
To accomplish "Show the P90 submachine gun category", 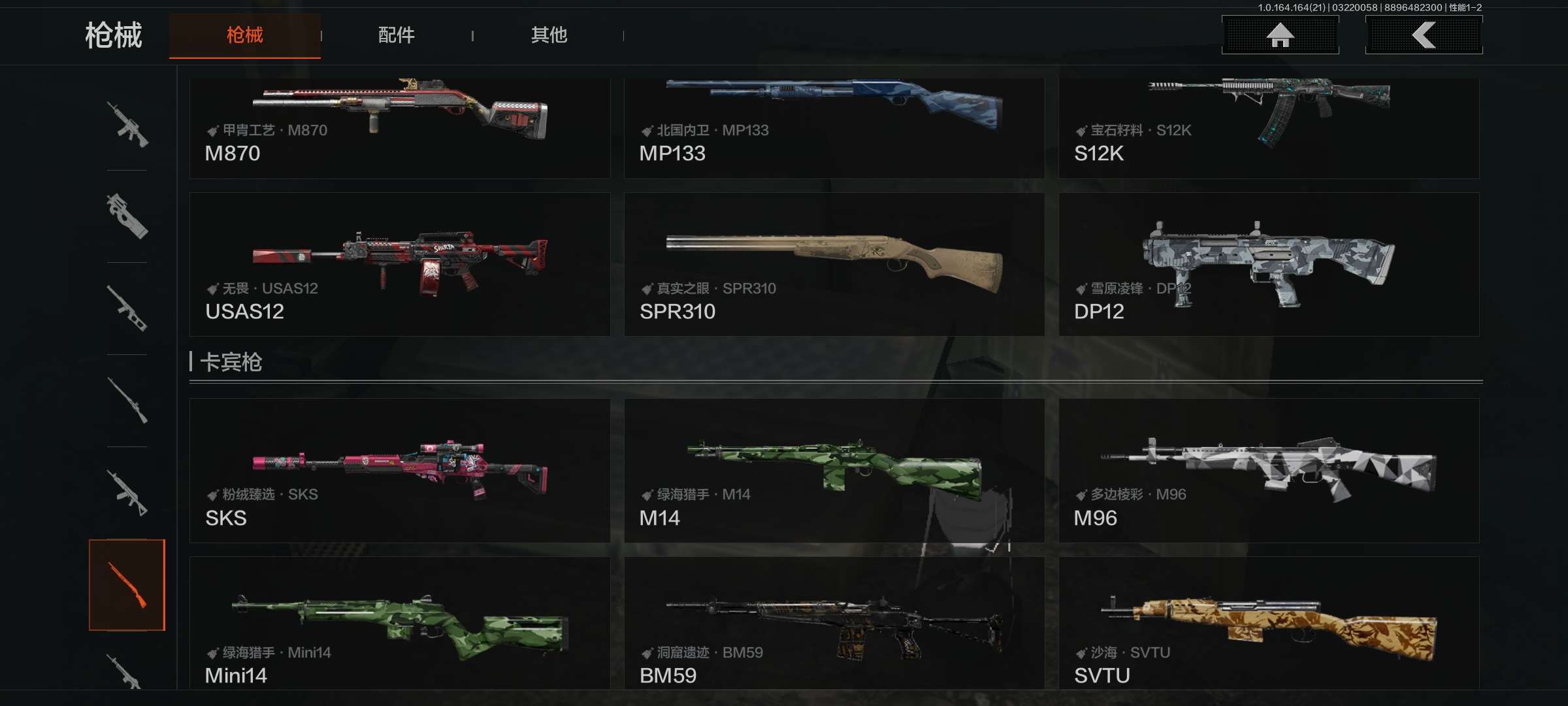I will click(127, 216).
